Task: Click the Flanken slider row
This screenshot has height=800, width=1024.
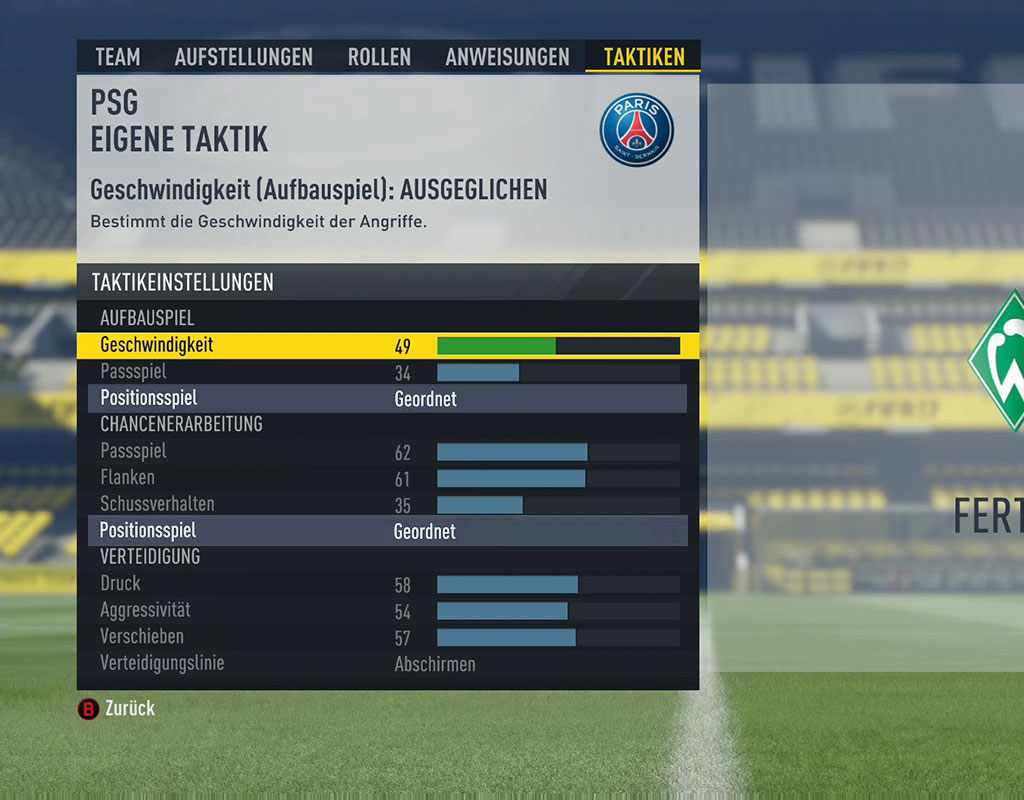Action: coord(558,478)
